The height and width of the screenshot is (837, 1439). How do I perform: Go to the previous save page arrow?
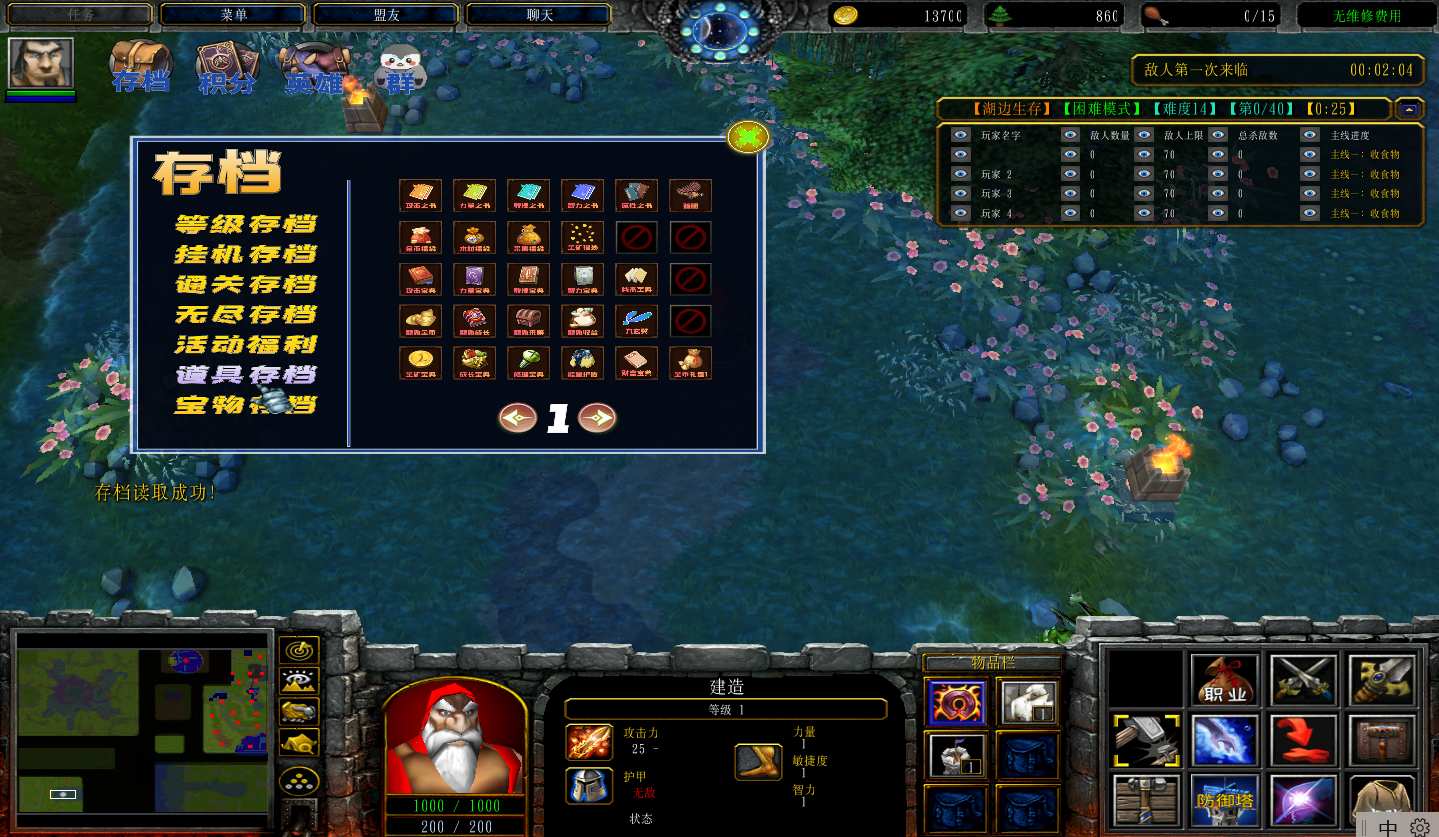click(518, 418)
